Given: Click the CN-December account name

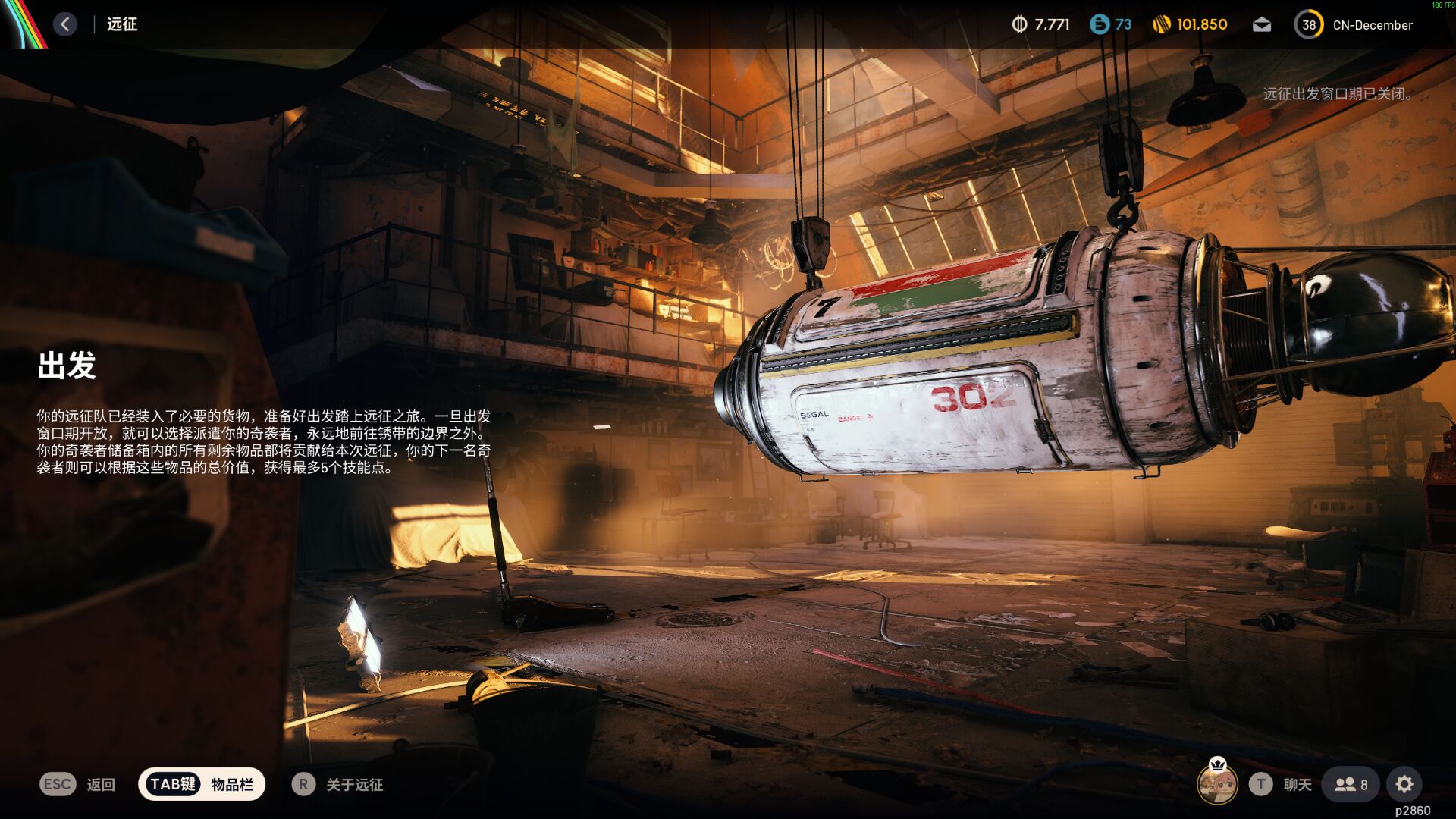Looking at the screenshot, I should (x=1374, y=24).
